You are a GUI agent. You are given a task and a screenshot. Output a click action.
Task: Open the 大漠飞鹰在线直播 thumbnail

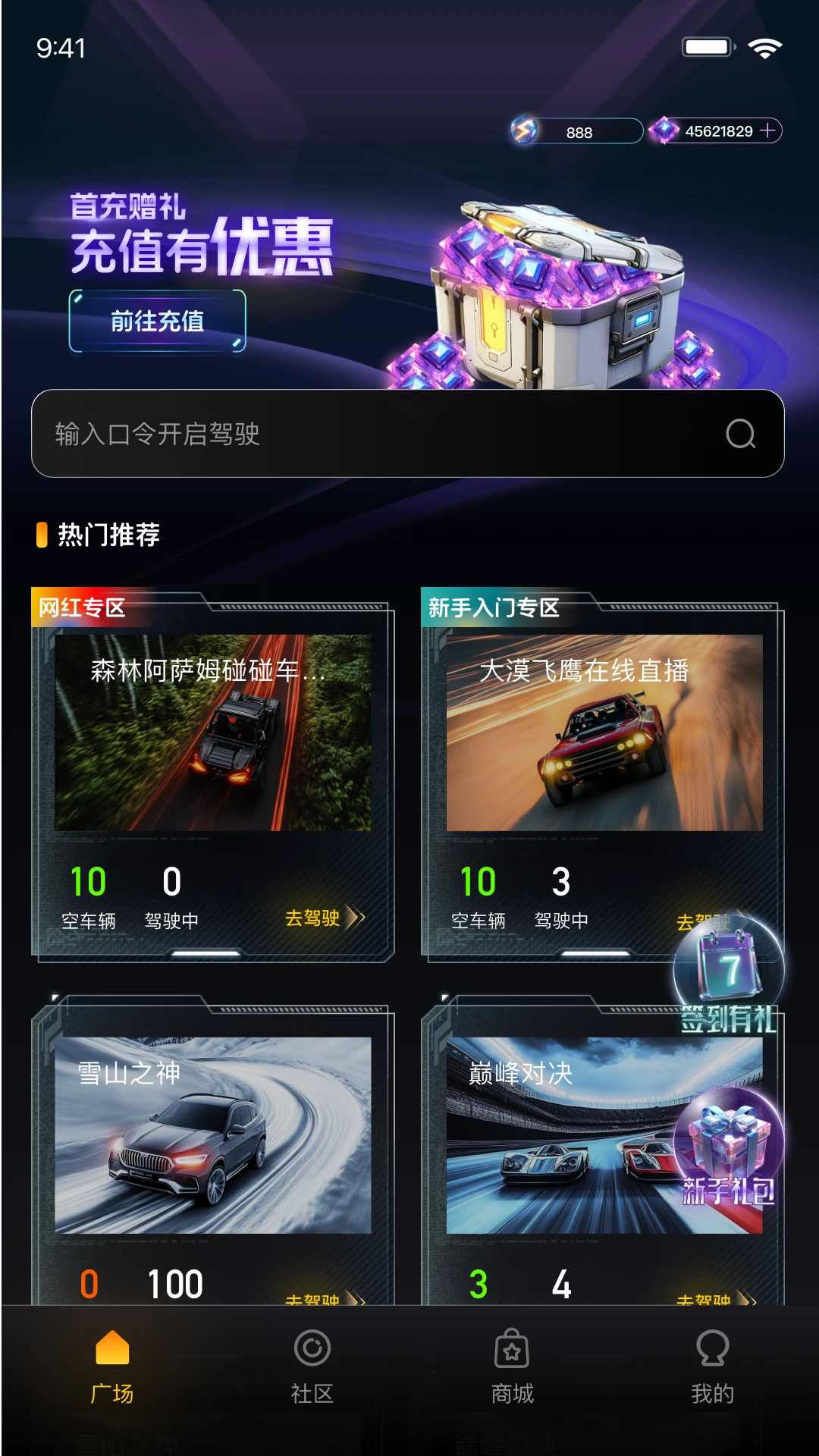[604, 733]
